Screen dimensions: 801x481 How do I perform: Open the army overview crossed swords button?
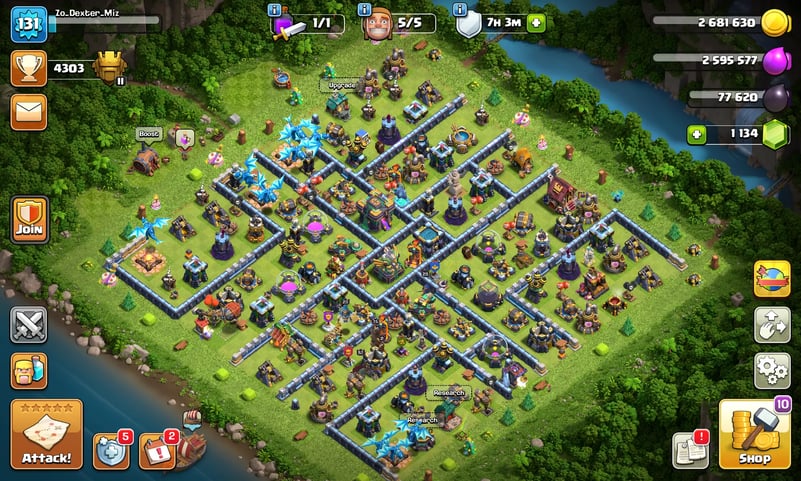pos(29,324)
